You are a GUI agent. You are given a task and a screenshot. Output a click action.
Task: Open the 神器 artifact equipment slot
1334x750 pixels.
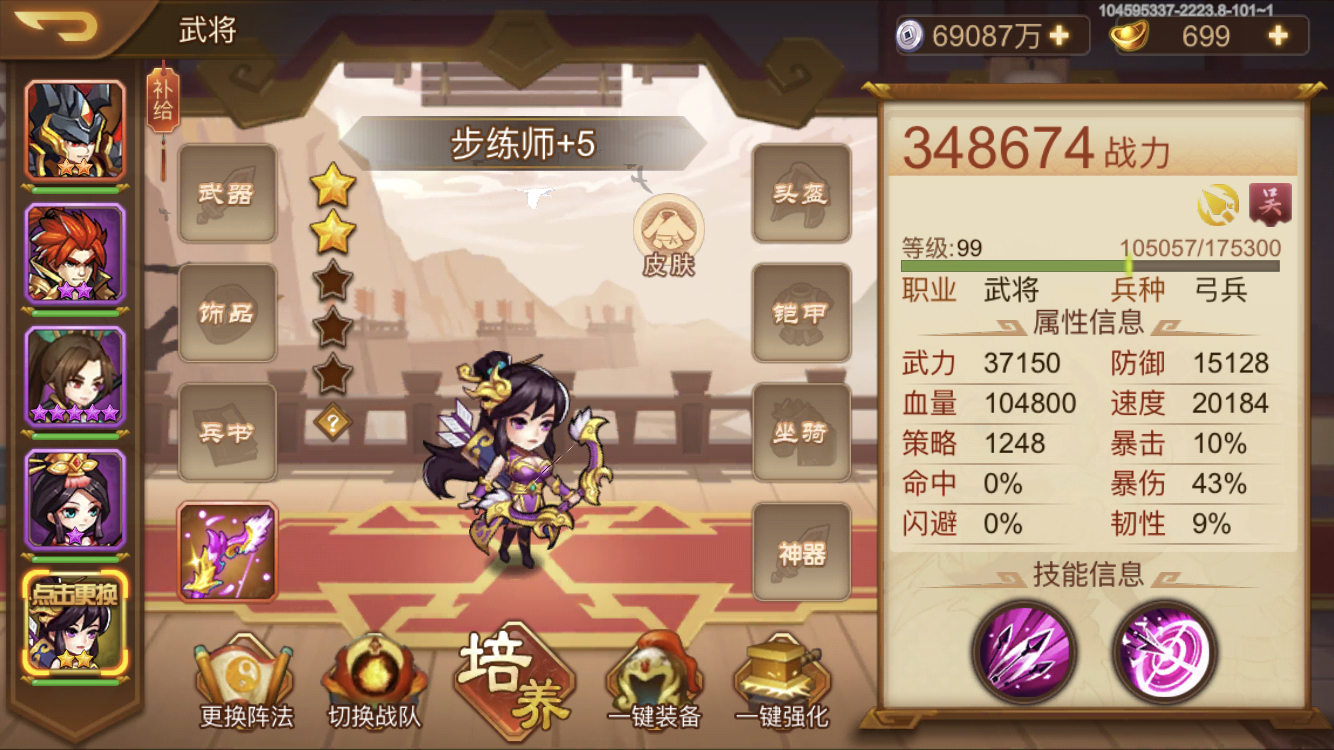(x=800, y=551)
